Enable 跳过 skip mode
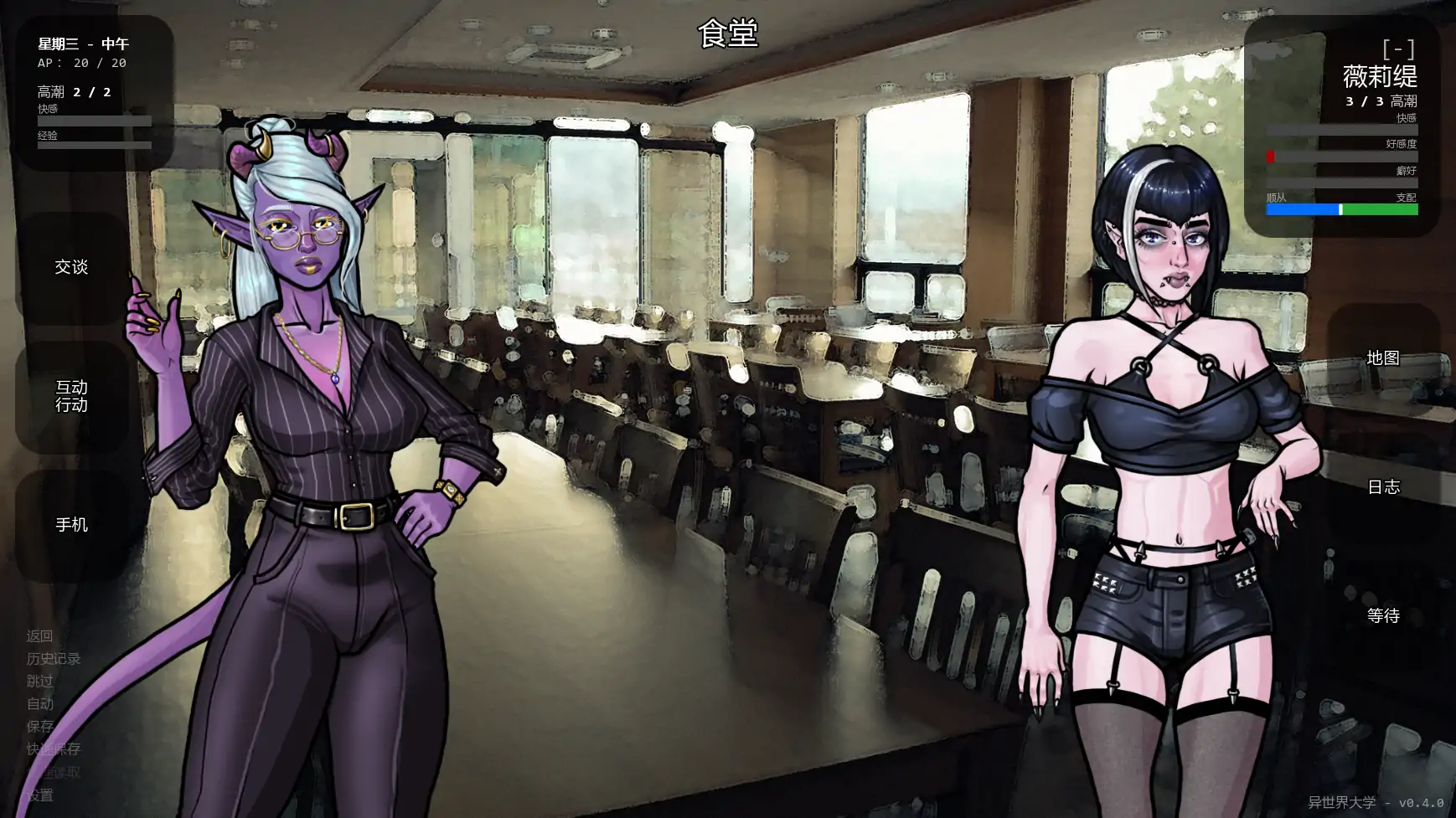 coord(39,682)
